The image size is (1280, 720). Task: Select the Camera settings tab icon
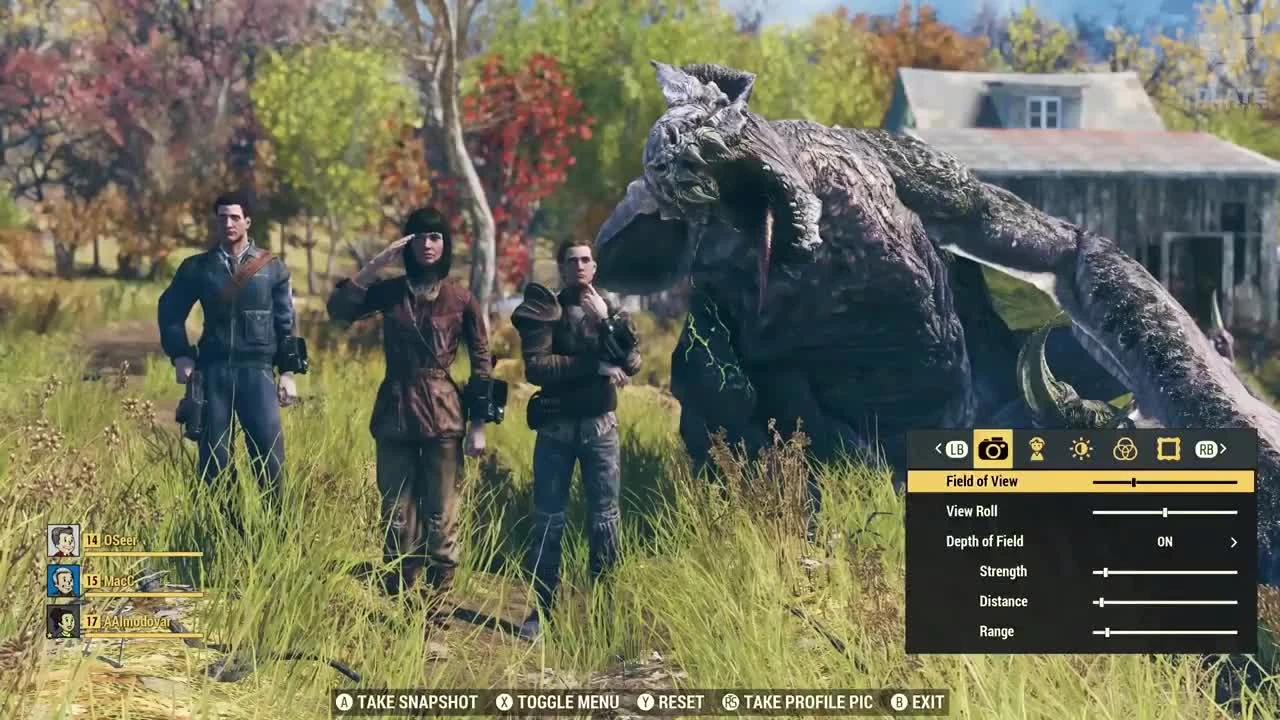click(992, 450)
